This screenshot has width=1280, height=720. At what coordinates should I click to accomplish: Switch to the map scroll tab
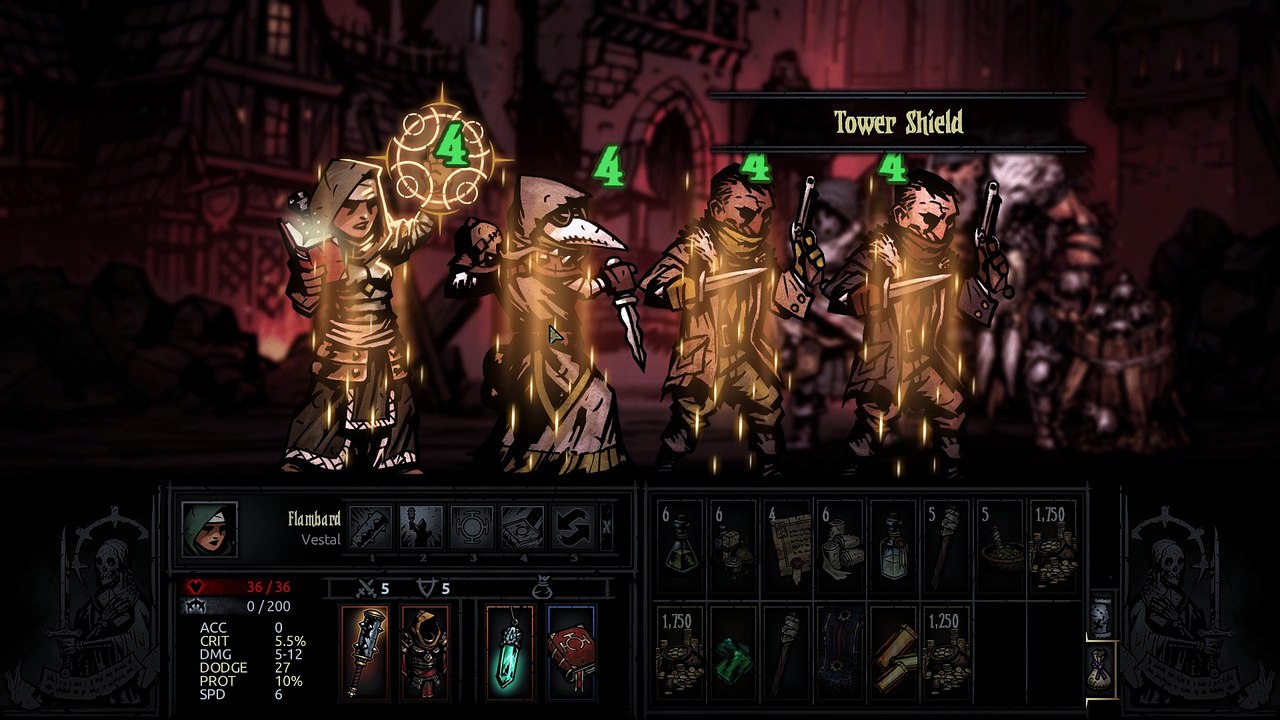[x=1100, y=615]
